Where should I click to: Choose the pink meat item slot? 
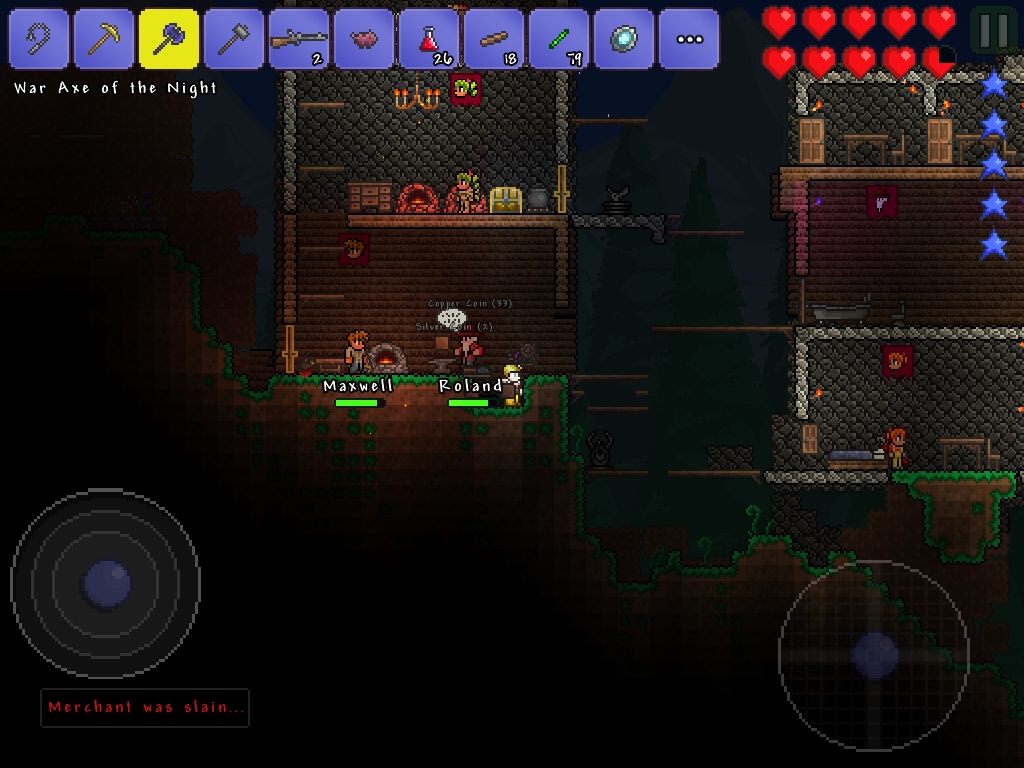point(364,39)
